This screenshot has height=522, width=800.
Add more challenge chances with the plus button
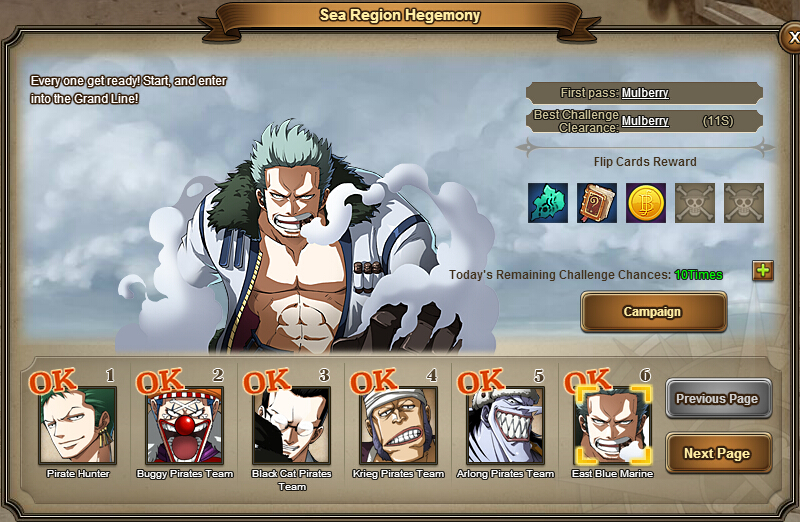[763, 270]
